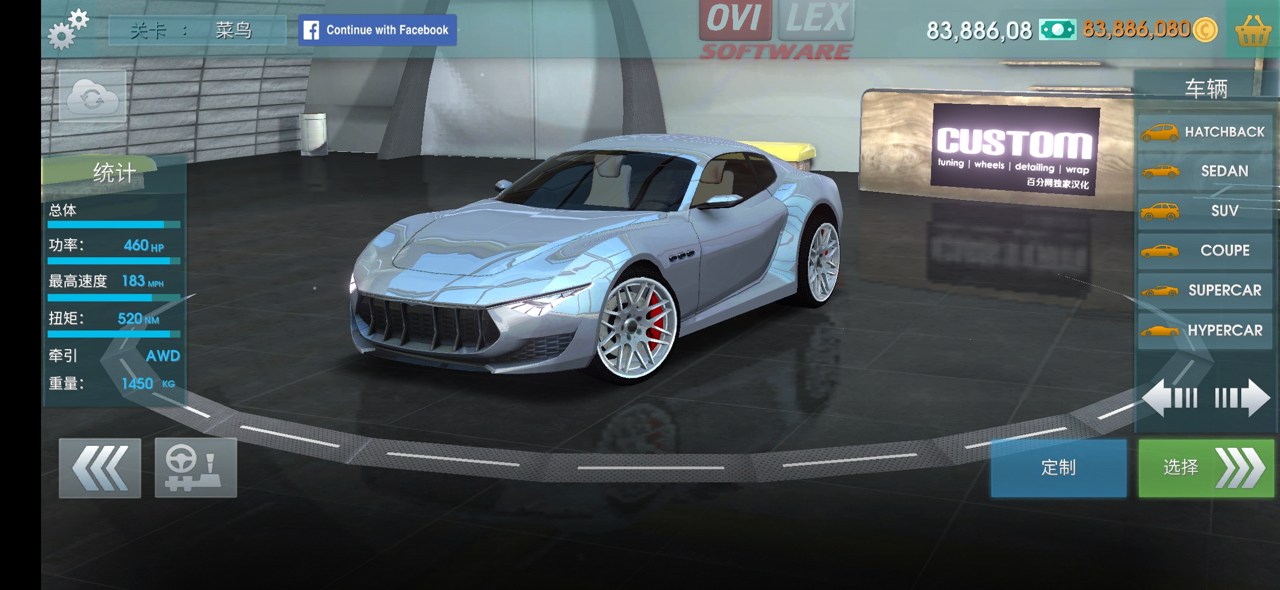Continue with Facebook login
1280x590 pixels.
tap(378, 30)
